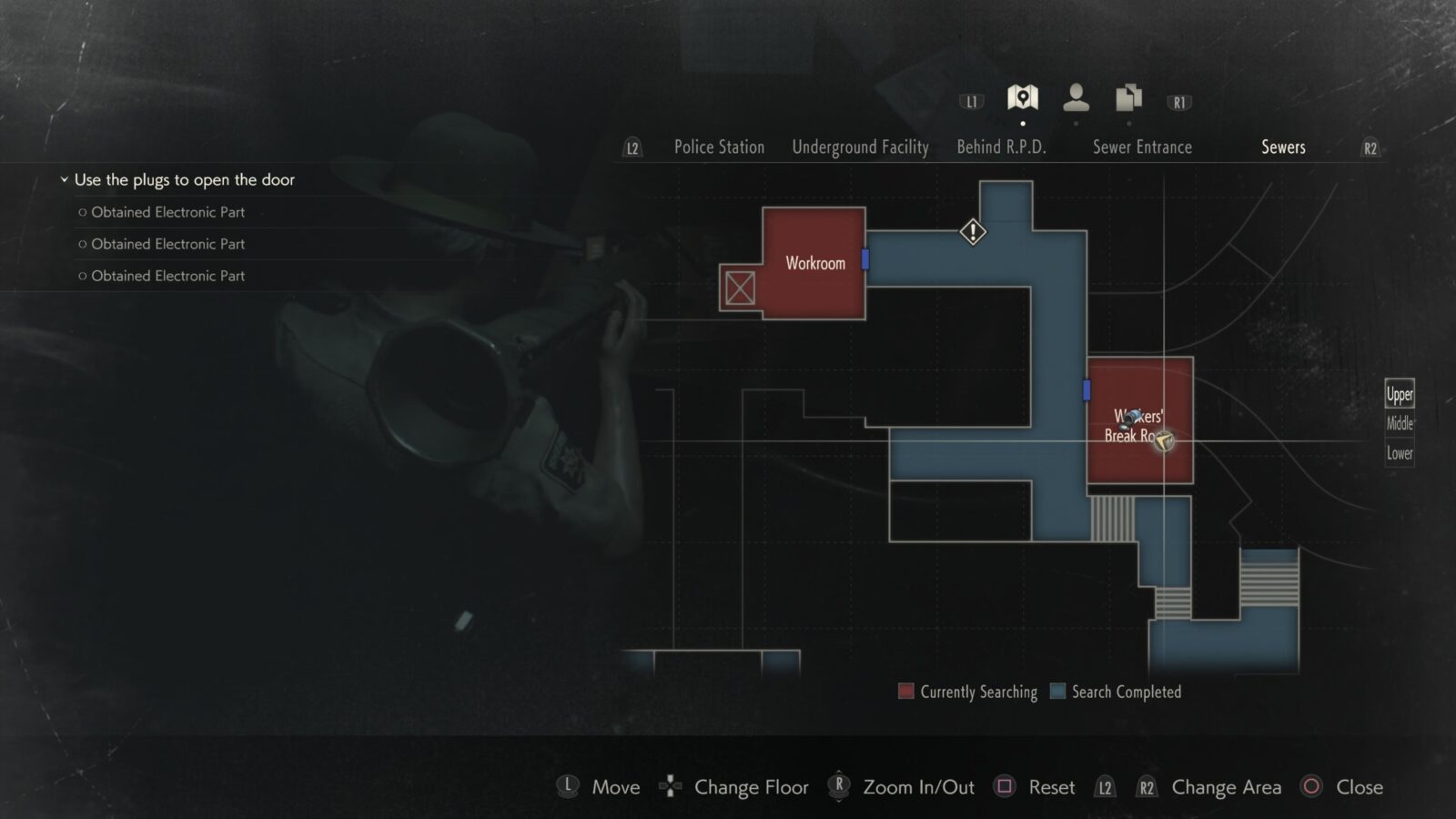Toggle the second Obtained Electronic Part indicator
1456x819 pixels.
(82, 244)
